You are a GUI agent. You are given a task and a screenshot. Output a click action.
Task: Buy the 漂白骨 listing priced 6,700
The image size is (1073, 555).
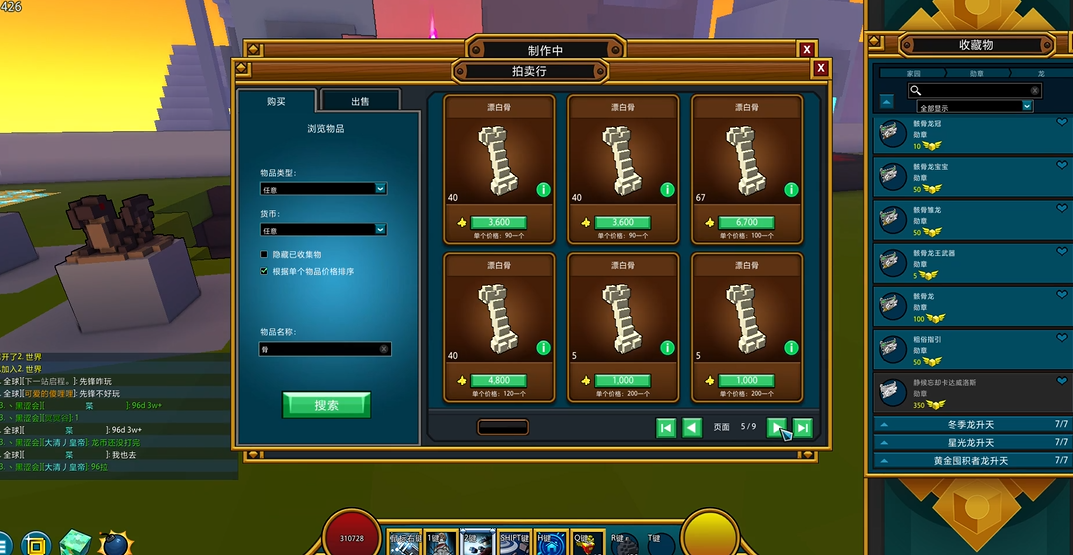pyautogui.click(x=747, y=222)
